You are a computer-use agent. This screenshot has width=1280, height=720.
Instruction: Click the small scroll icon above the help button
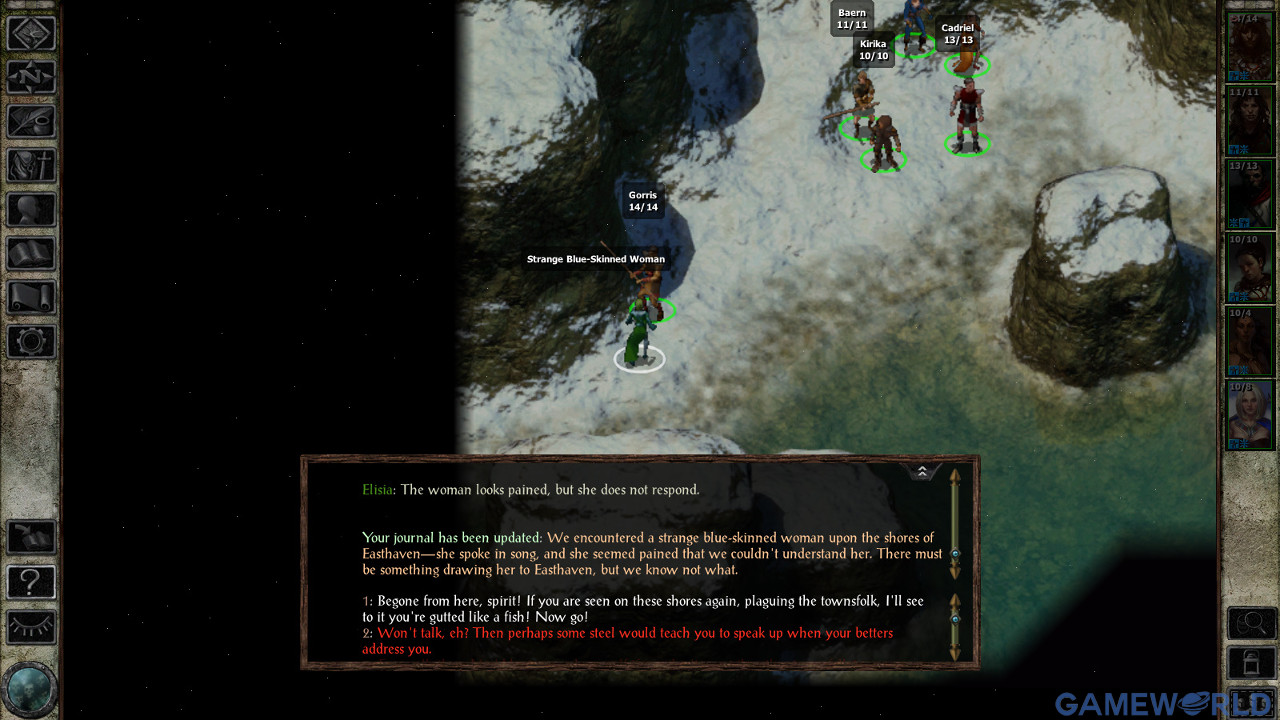(31, 536)
